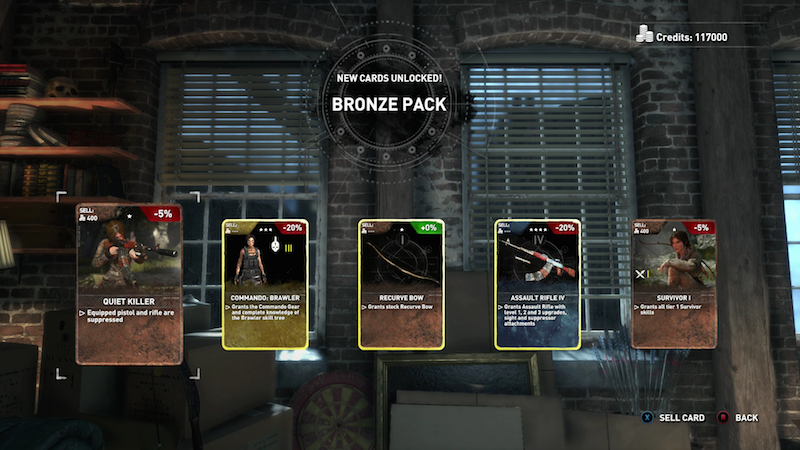The width and height of the screenshot is (800, 450).
Task: Select the Quiet Killer card
Action: pyautogui.click(x=129, y=284)
